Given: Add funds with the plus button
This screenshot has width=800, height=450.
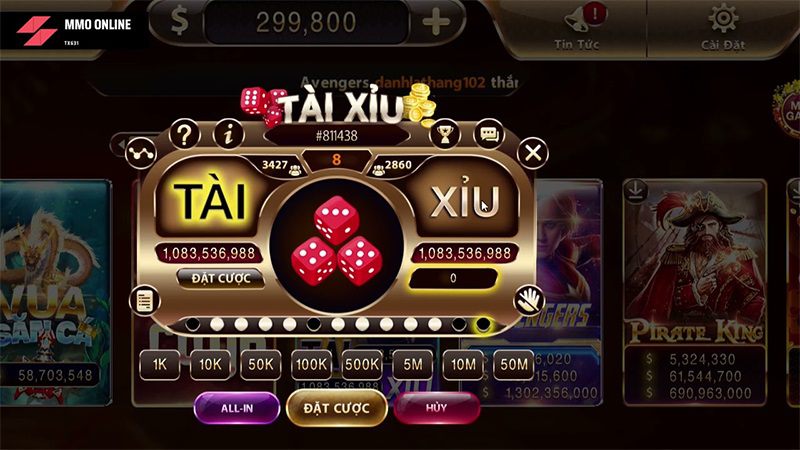Looking at the screenshot, I should (x=435, y=22).
